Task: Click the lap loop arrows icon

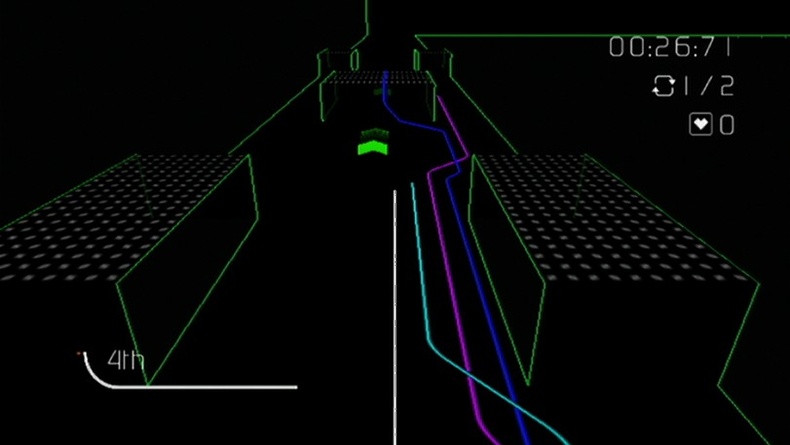Action: (x=663, y=87)
